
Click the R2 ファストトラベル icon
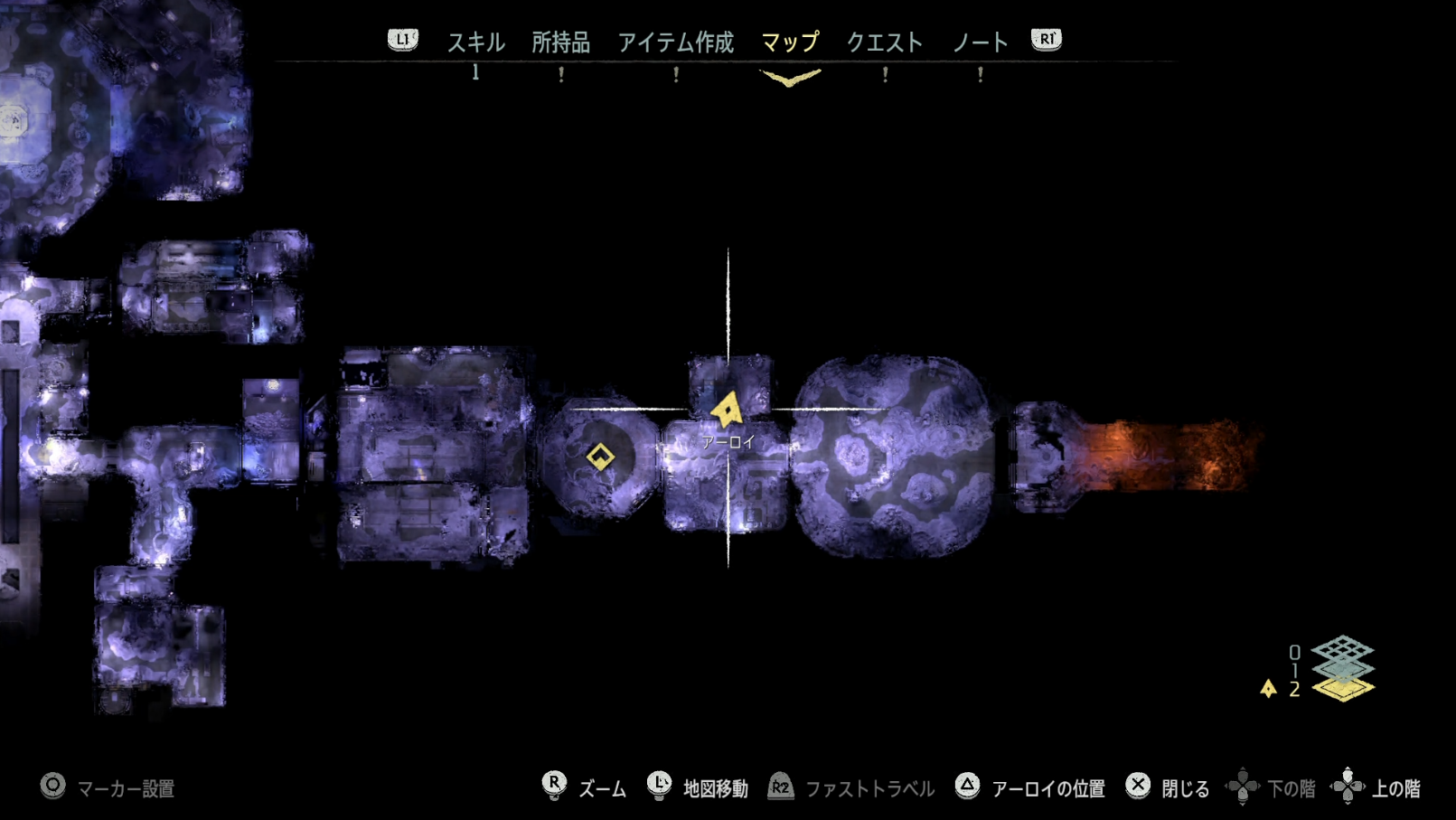click(780, 787)
